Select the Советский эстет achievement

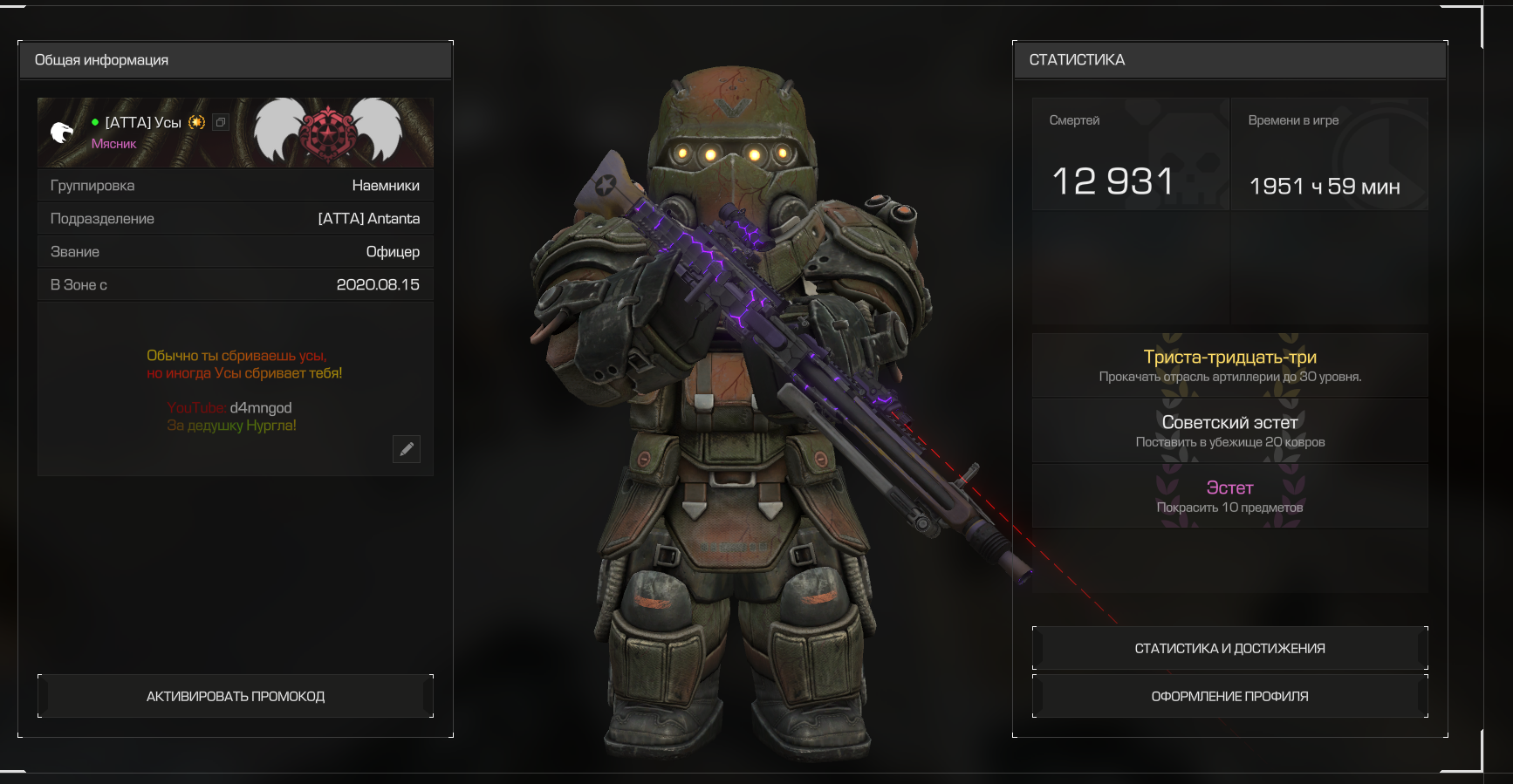(1229, 431)
